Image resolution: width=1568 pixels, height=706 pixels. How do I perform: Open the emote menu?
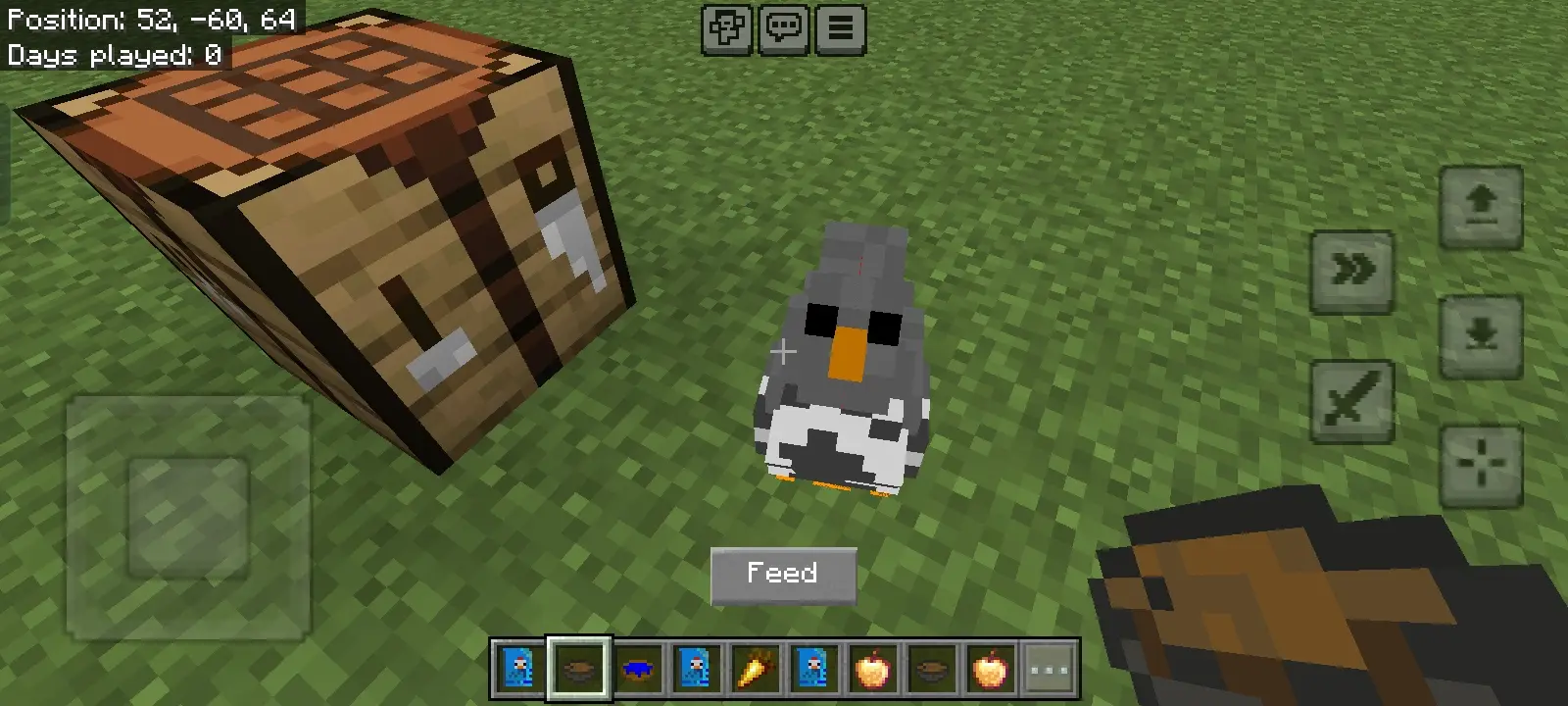726,29
